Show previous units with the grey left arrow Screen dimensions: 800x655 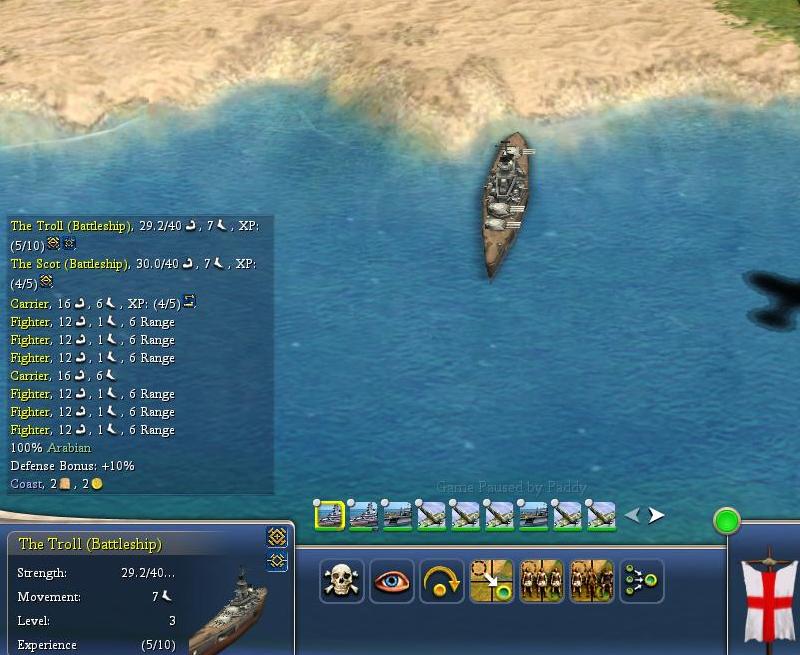coord(632,516)
